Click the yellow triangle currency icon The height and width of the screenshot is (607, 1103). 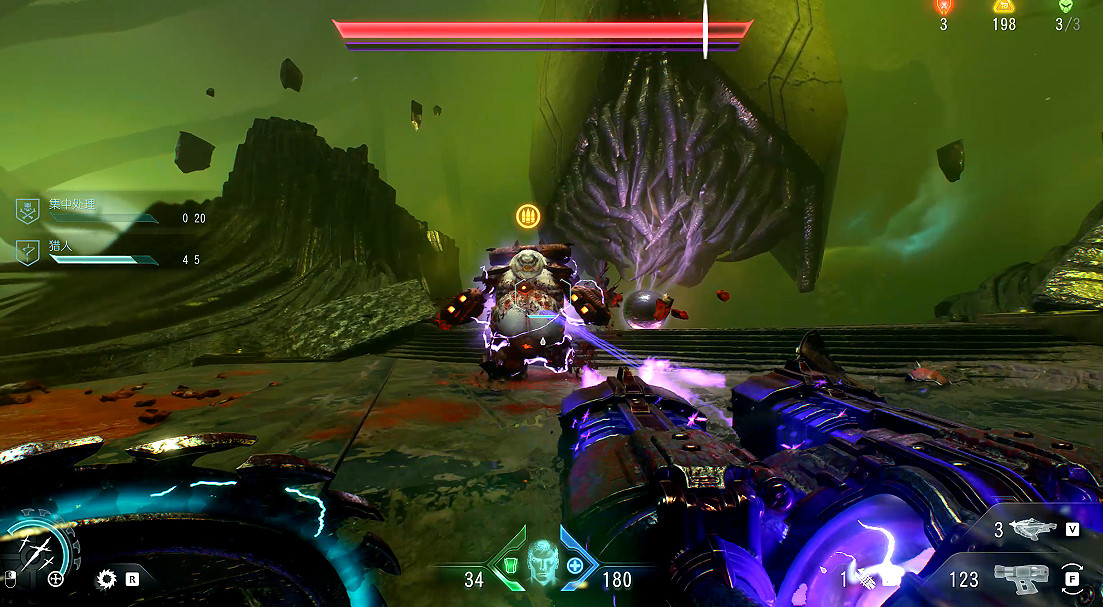pyautogui.click(x=1004, y=6)
